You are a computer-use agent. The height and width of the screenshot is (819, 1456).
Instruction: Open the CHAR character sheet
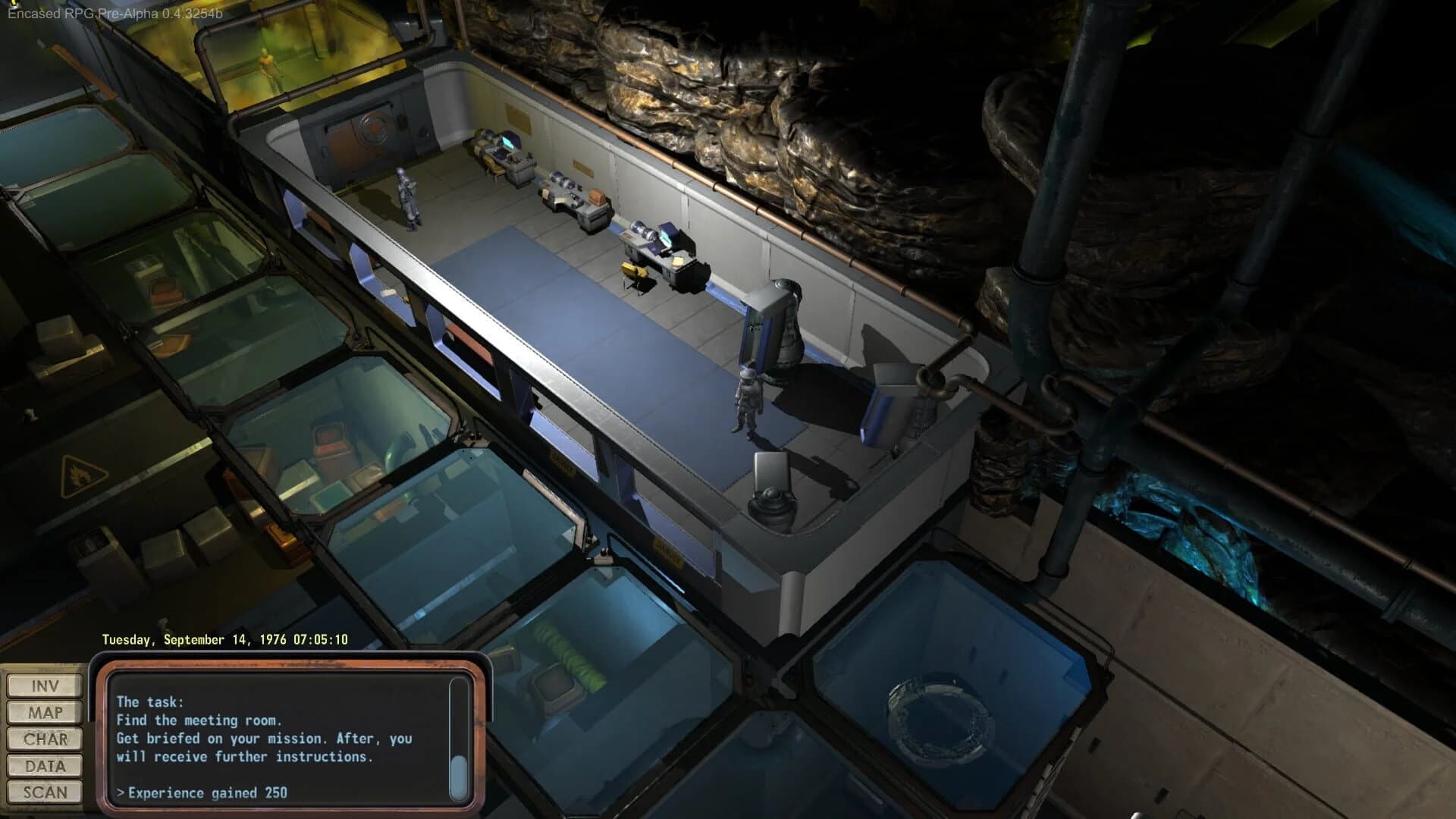coord(43,739)
